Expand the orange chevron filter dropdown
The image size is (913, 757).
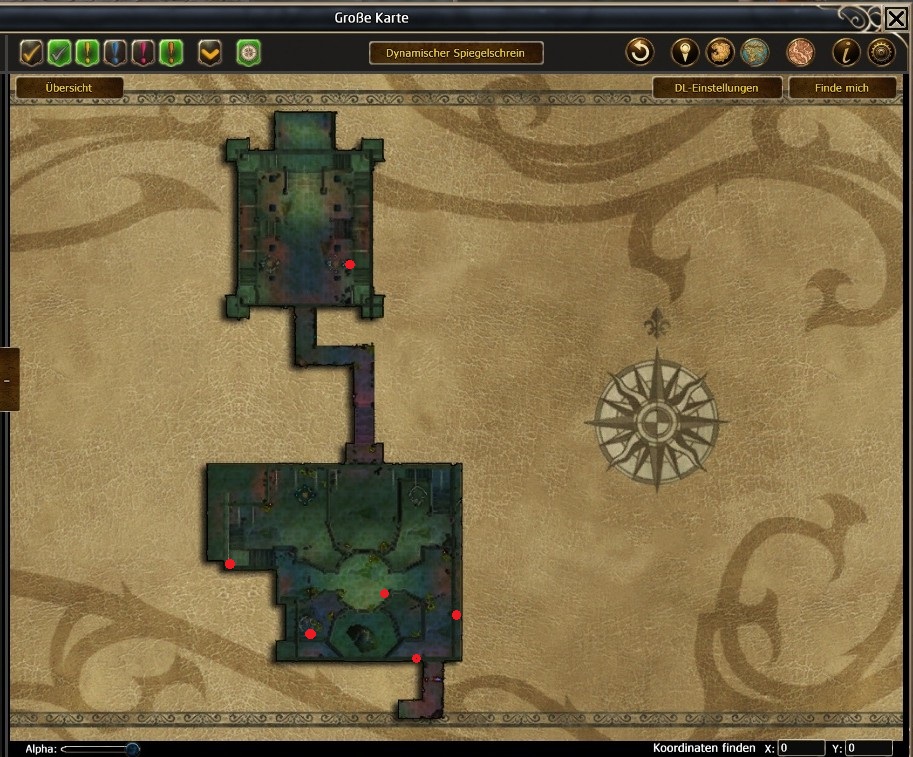pyautogui.click(x=210, y=52)
